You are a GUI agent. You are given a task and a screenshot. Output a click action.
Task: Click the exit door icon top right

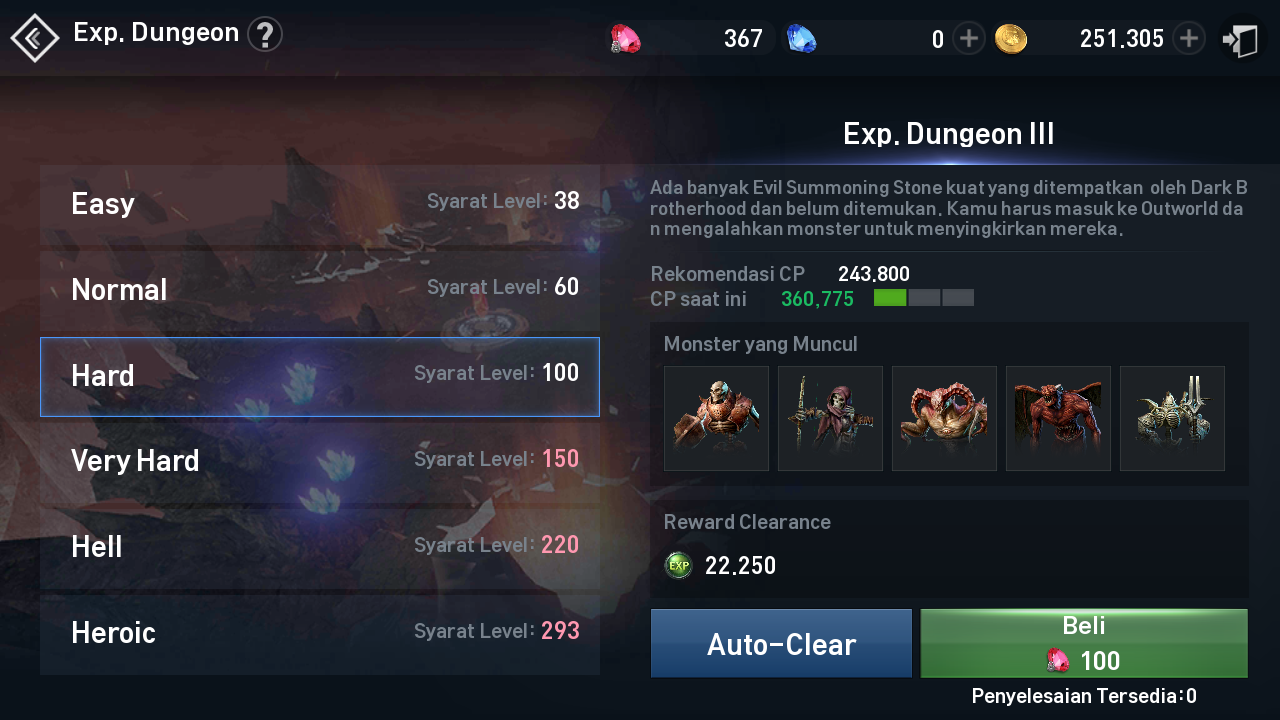tap(1240, 37)
